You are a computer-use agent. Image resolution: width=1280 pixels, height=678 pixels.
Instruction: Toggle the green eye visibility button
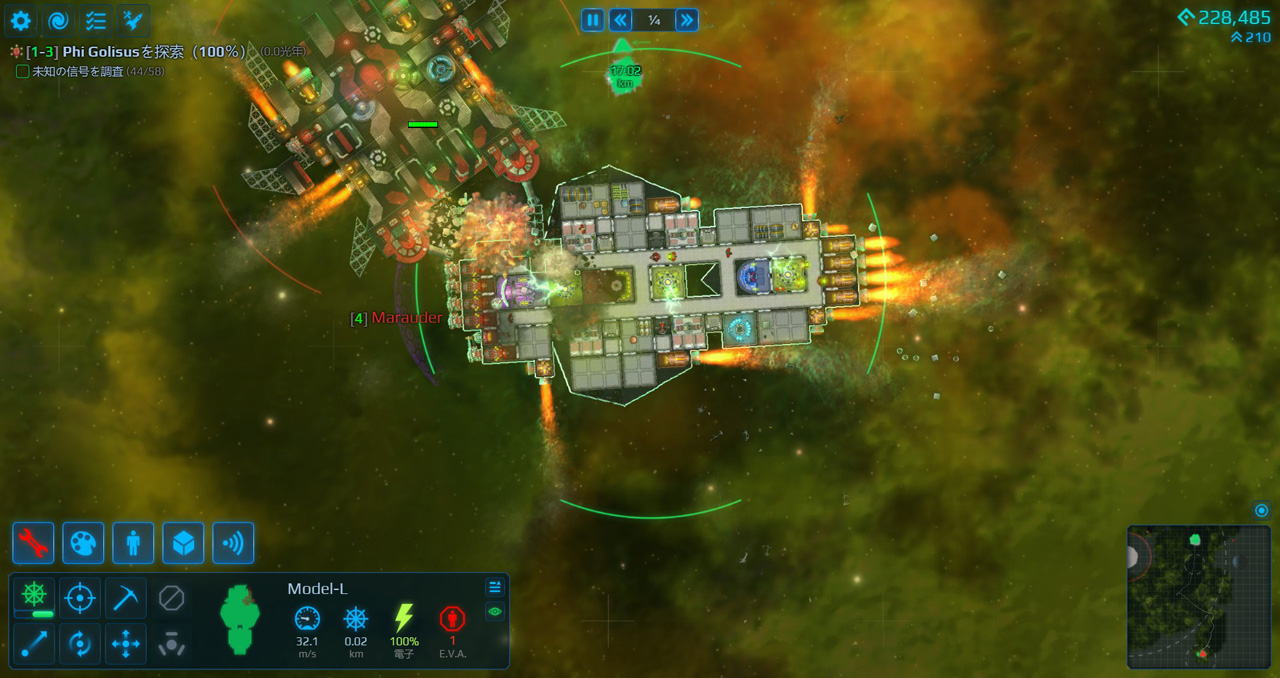click(x=495, y=612)
